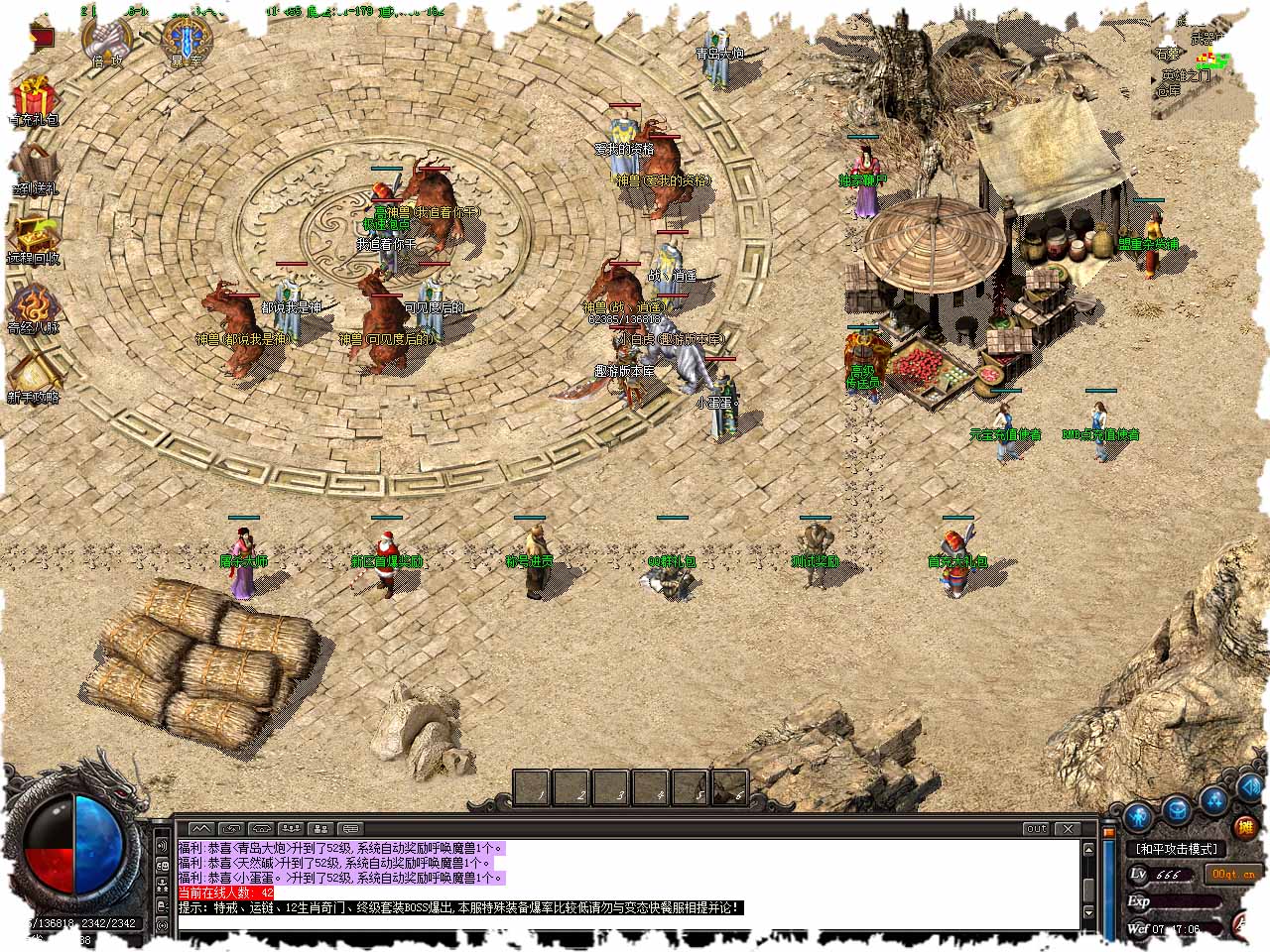
Task: Click the orange 摊 stall button
Action: pyautogui.click(x=1244, y=826)
